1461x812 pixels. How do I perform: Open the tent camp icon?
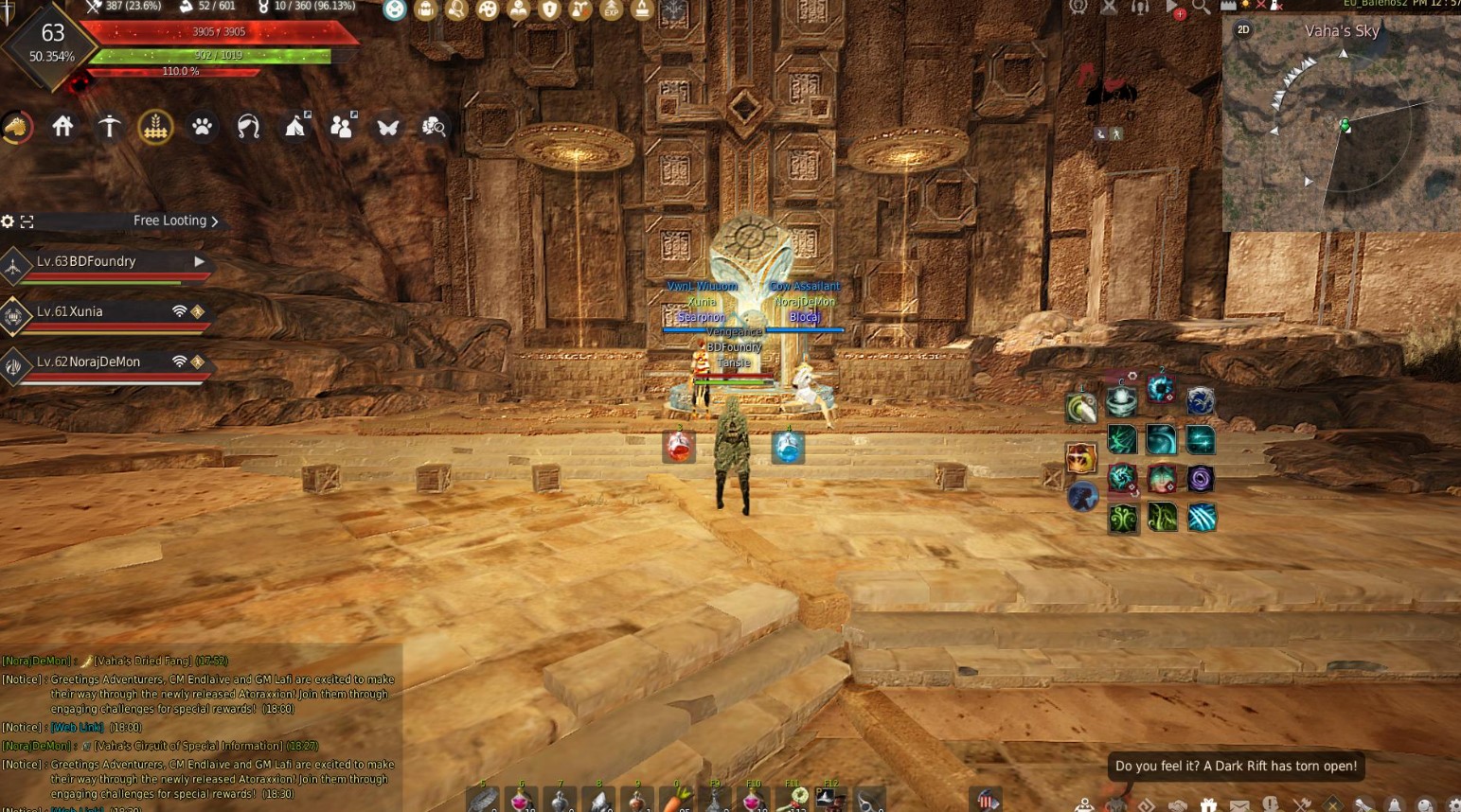[295, 126]
